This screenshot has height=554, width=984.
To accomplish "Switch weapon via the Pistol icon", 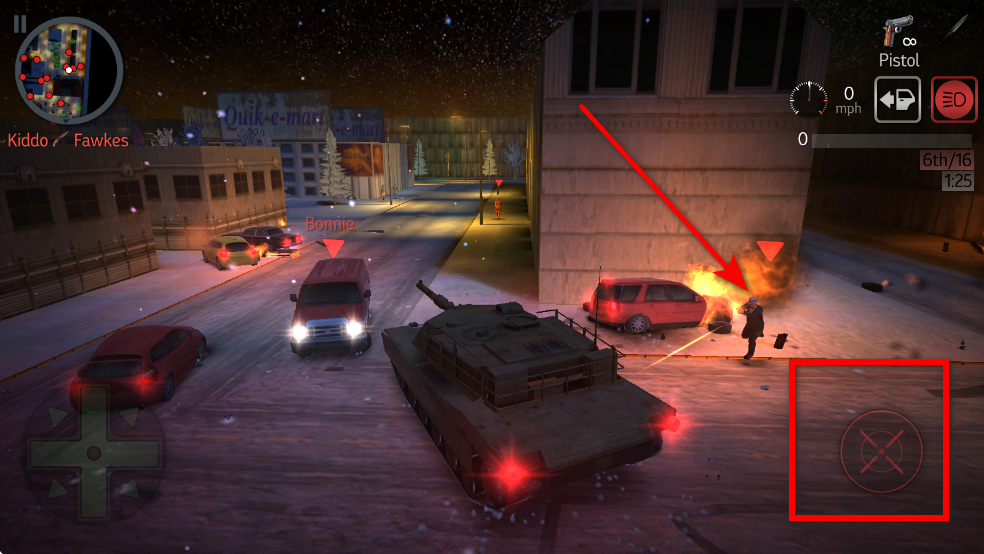I will (898, 39).
